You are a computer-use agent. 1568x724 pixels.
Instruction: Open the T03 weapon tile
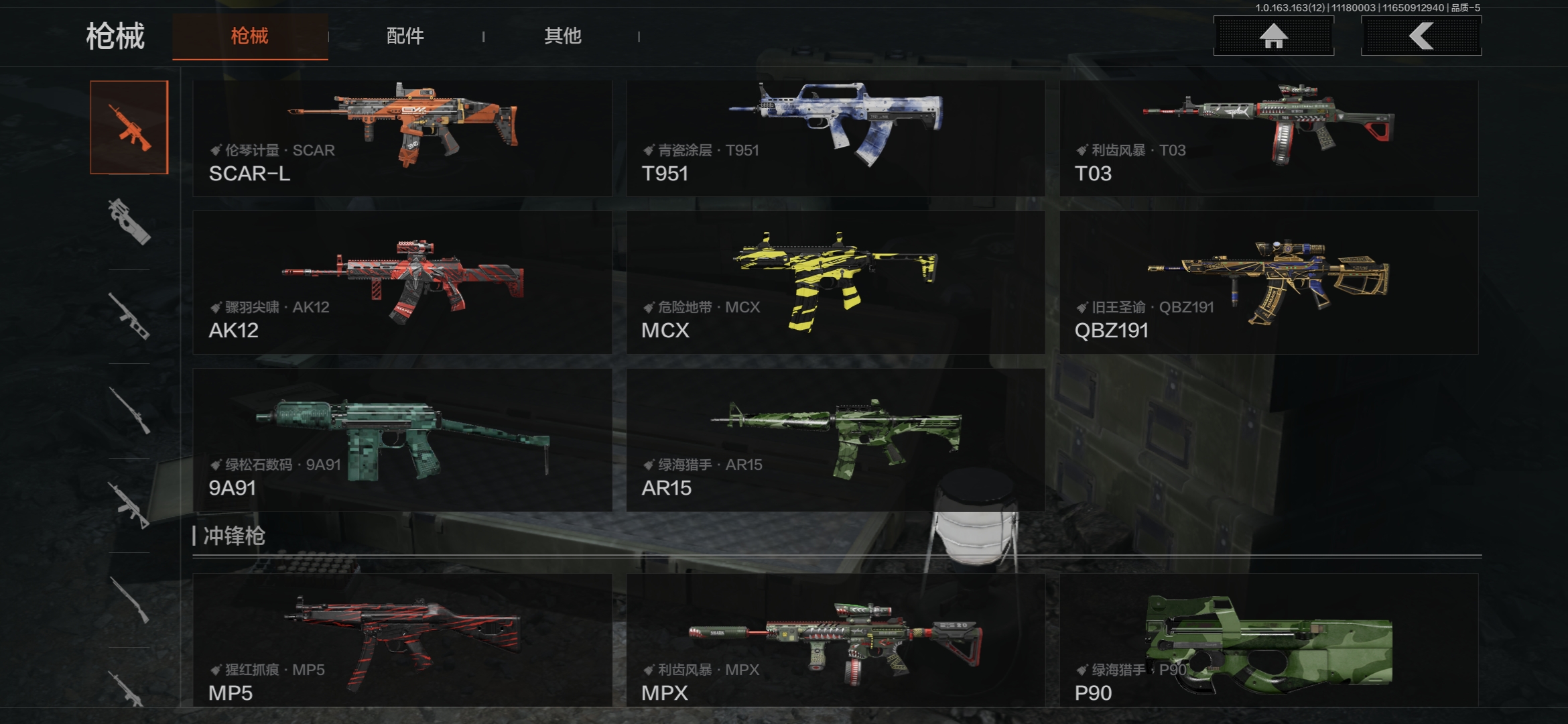(x=1268, y=138)
